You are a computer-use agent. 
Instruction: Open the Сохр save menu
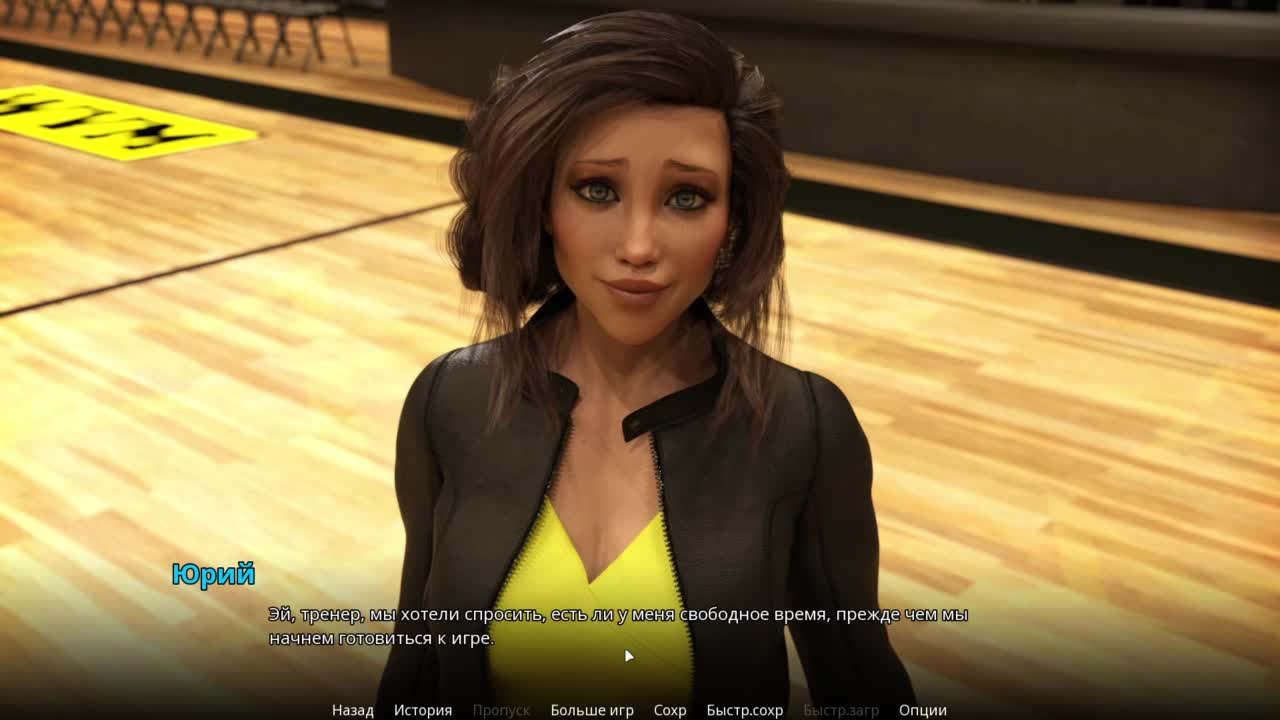pyautogui.click(x=670, y=710)
